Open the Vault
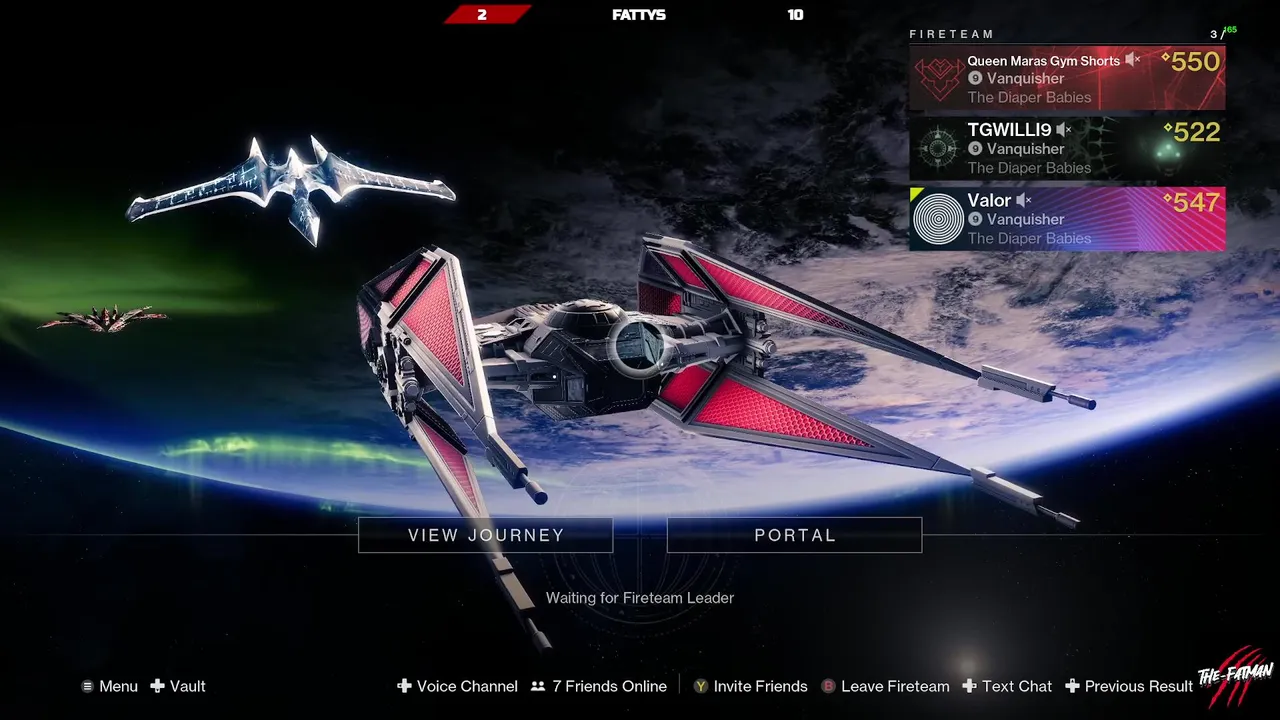This screenshot has width=1280, height=720. pyautogui.click(x=178, y=686)
